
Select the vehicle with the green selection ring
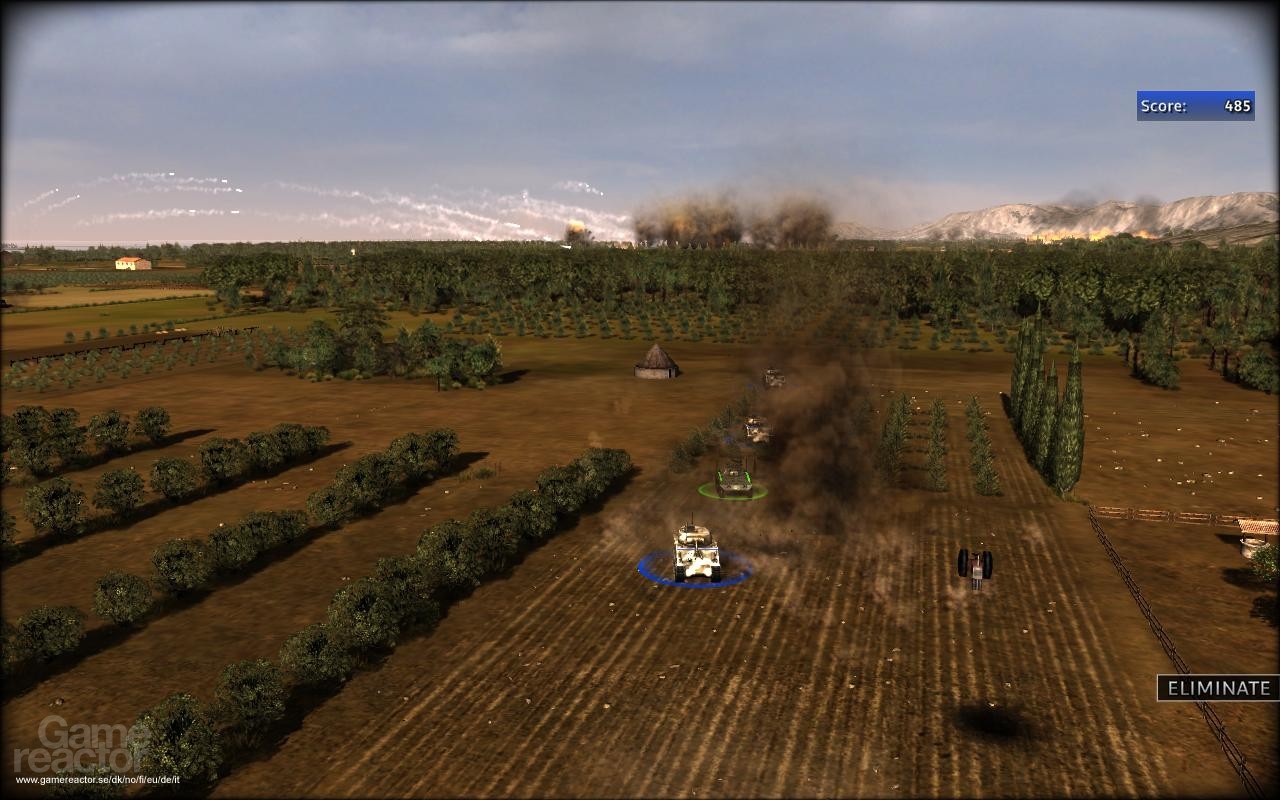pos(734,479)
